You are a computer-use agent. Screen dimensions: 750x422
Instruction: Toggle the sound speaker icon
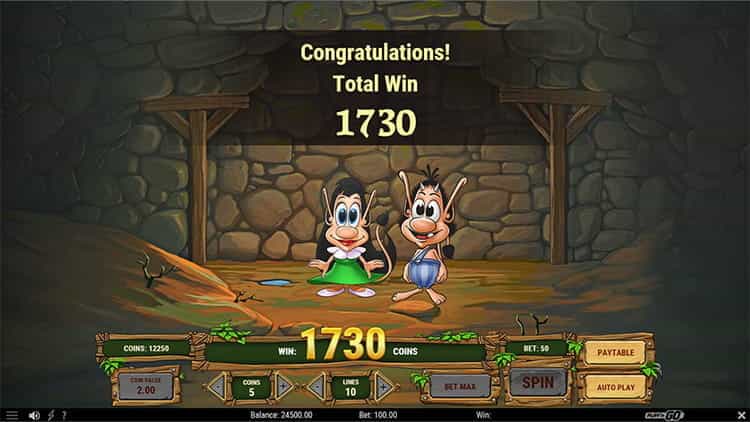click(x=35, y=415)
